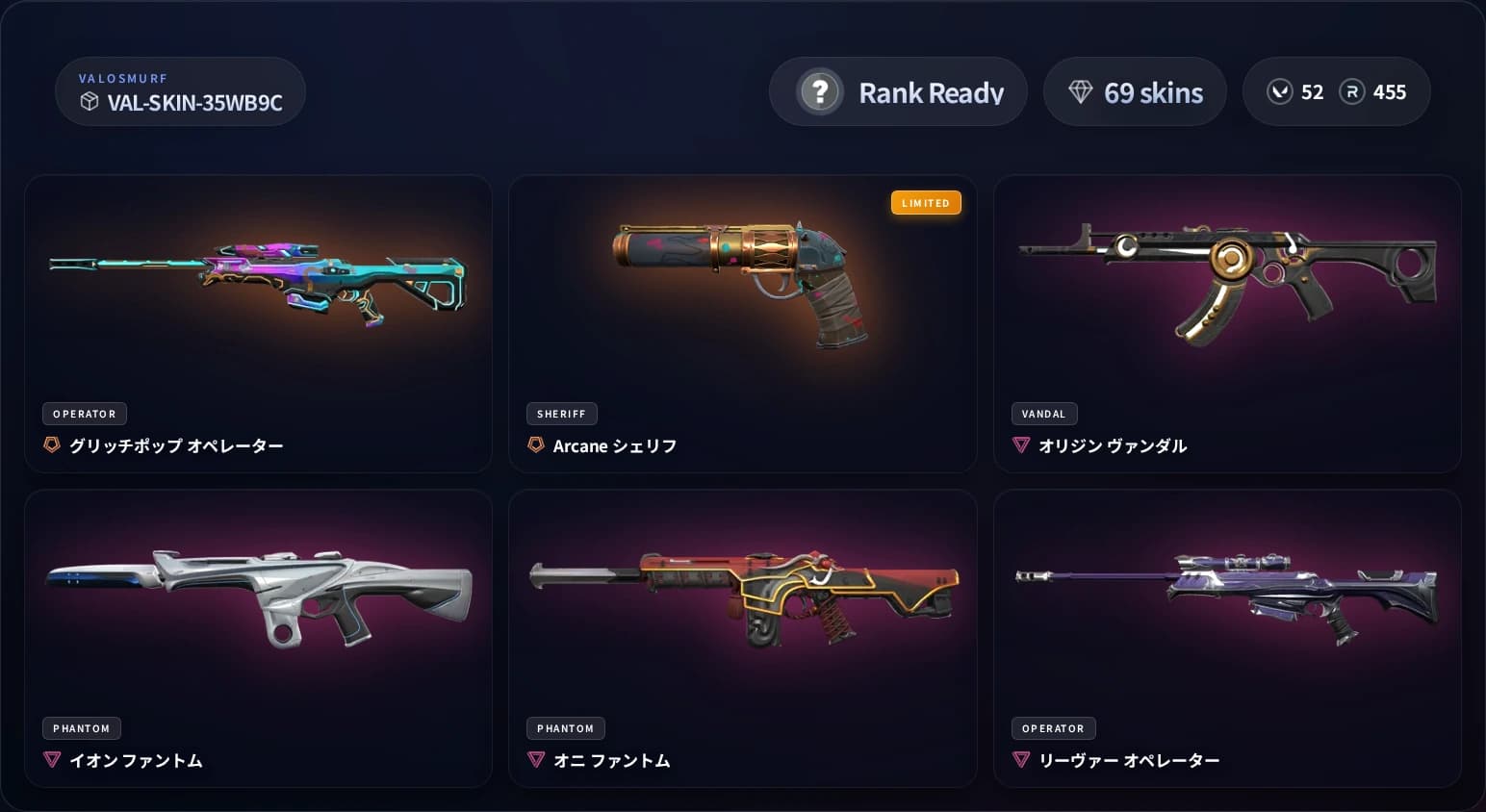Click the 69 skins counter
The image size is (1486, 812).
click(x=1136, y=91)
